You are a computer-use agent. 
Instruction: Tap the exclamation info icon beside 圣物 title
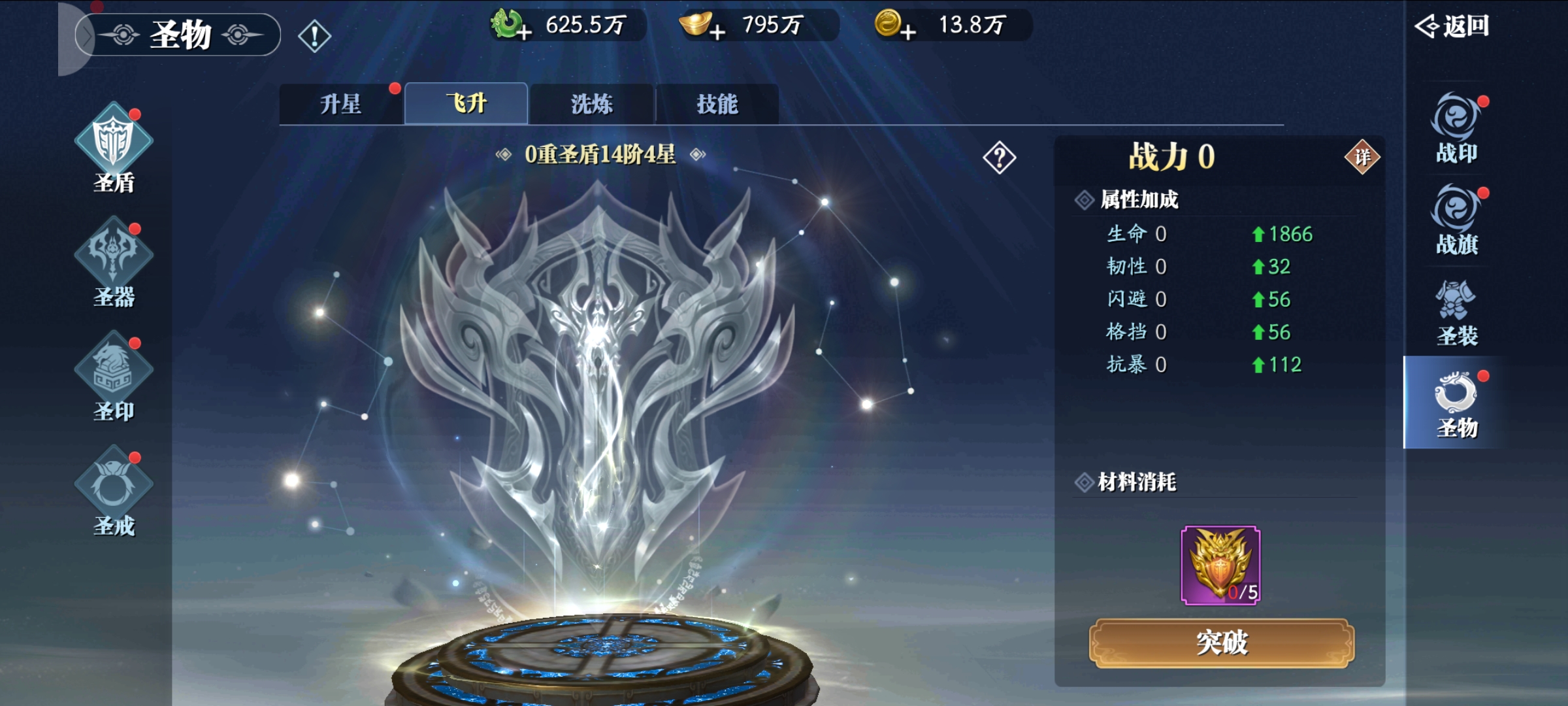click(314, 36)
